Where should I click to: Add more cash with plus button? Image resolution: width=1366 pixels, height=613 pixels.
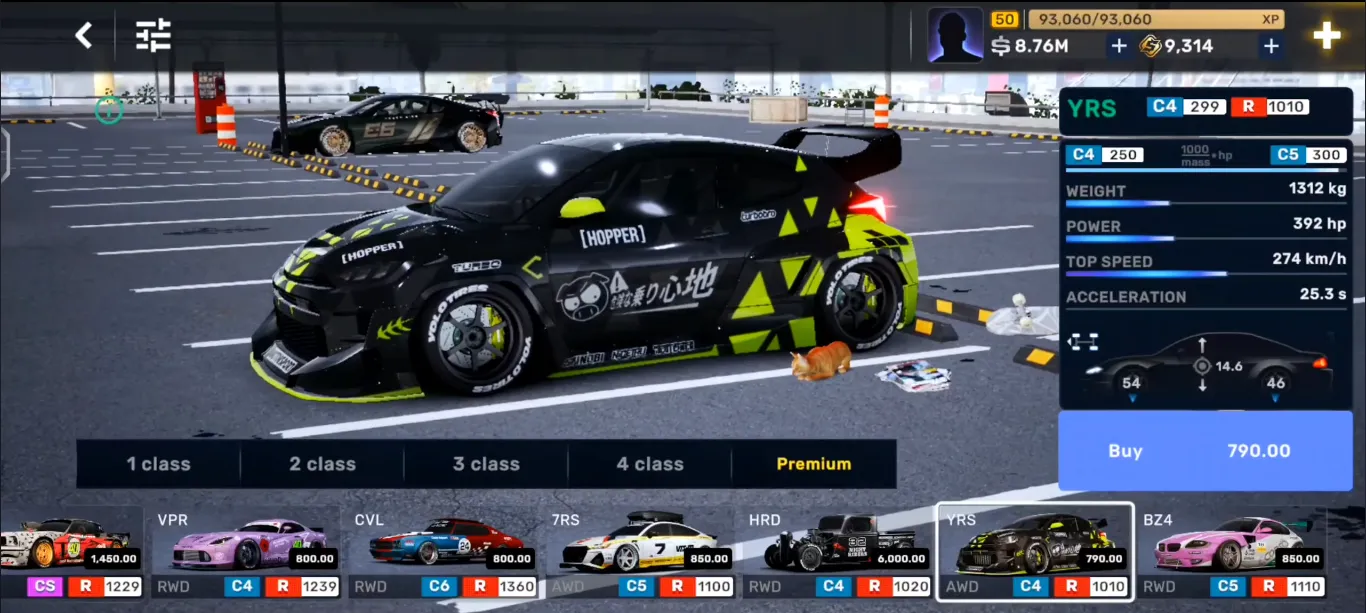click(x=1119, y=46)
